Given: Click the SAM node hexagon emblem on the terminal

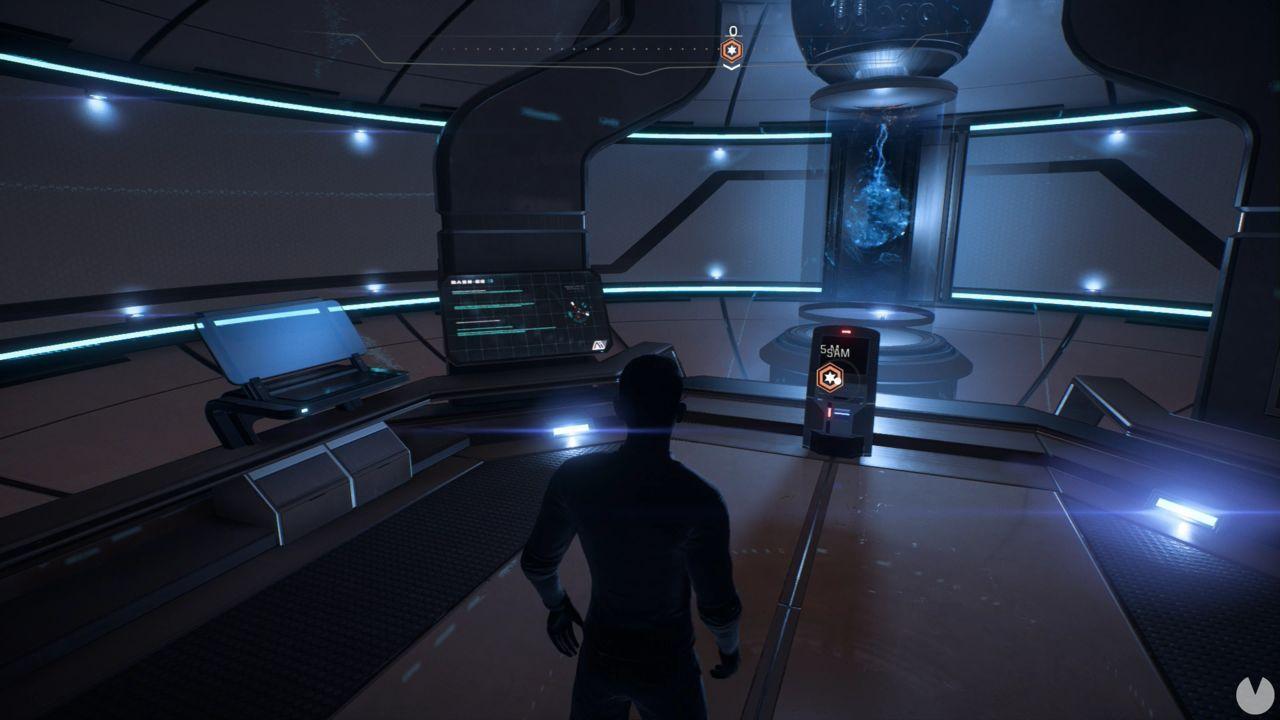Looking at the screenshot, I should [x=830, y=378].
